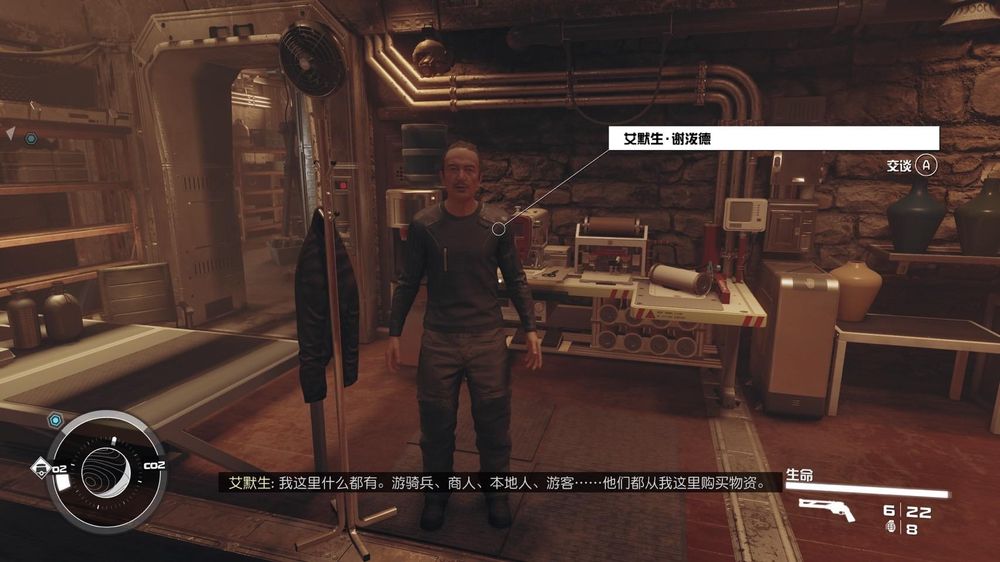
Task: Click the blue hexagon objective marker
Action: (x=31, y=138)
